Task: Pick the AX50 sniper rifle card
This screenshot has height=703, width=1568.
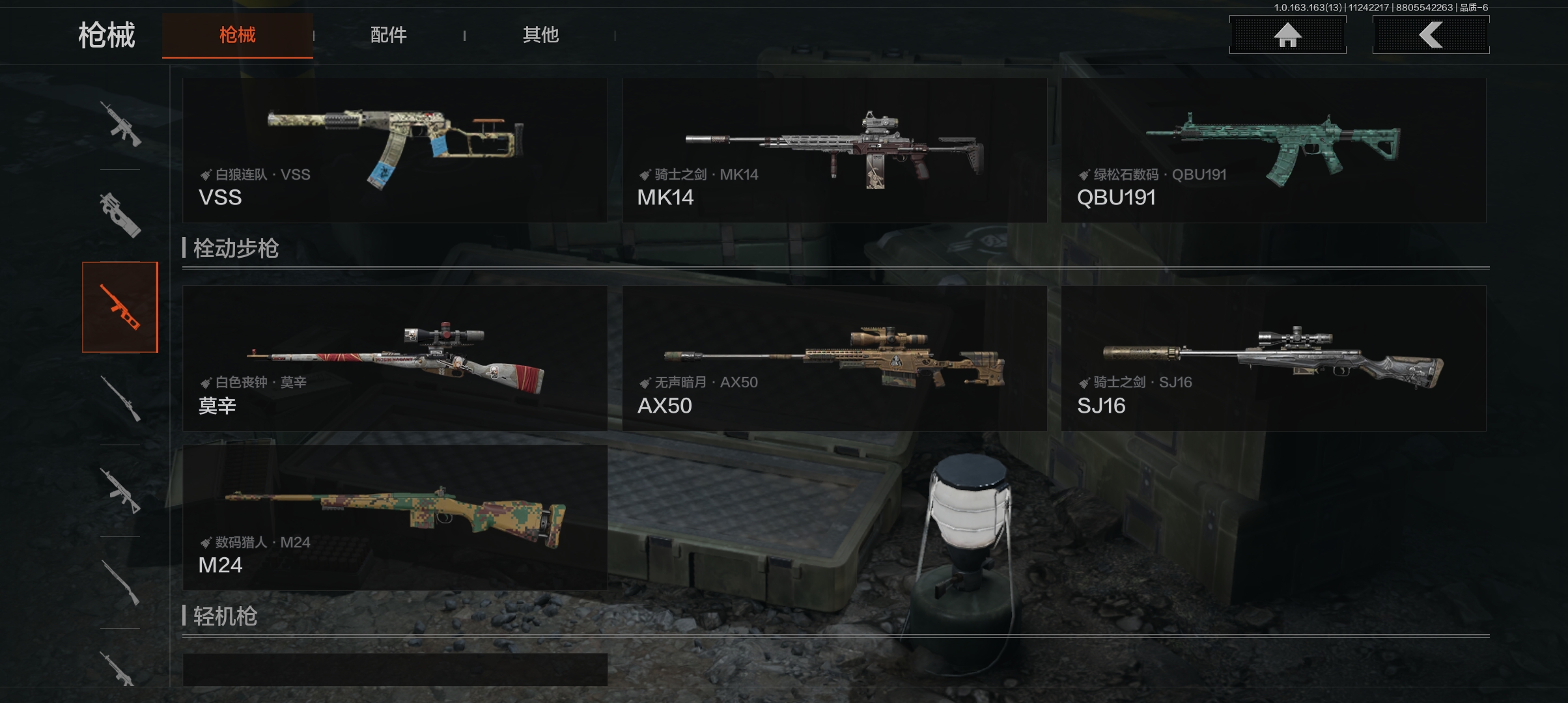Action: 834,358
